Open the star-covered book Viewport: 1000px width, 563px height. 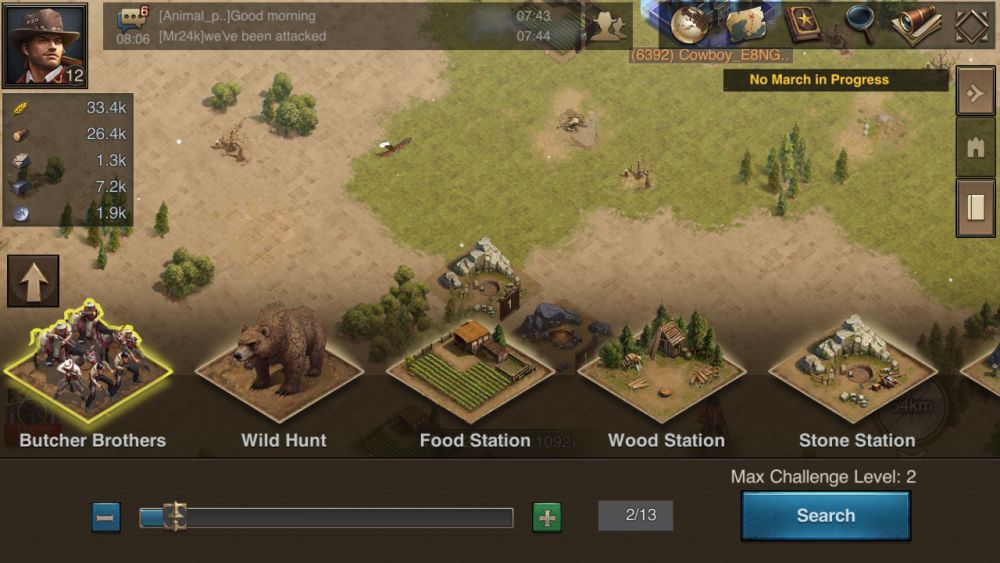coord(802,24)
